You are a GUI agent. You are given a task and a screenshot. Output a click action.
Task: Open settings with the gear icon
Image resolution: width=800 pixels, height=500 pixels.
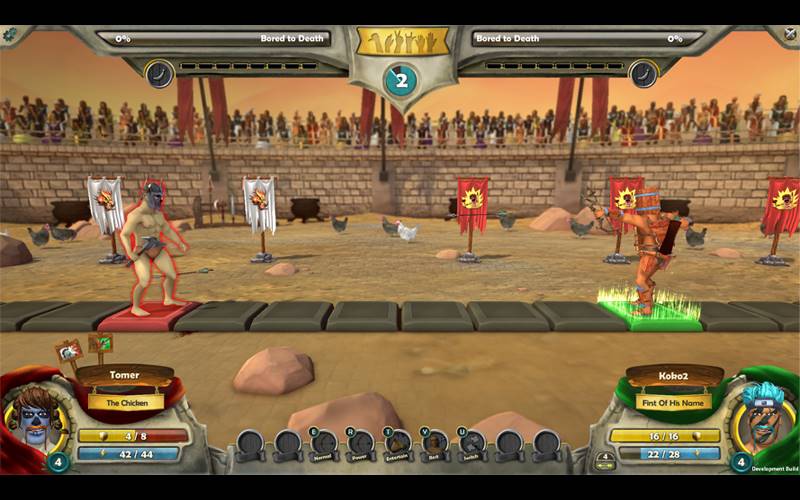(10, 34)
